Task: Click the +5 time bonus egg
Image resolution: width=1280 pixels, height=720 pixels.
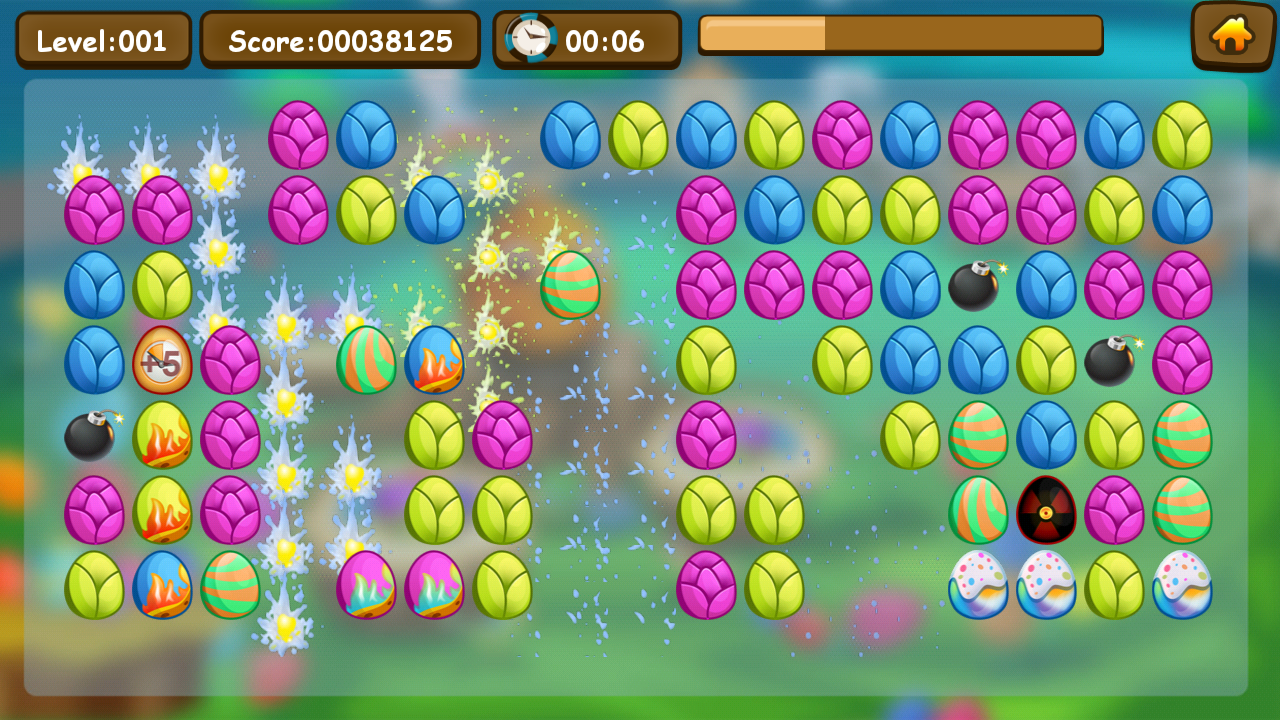Action: pyautogui.click(x=163, y=362)
